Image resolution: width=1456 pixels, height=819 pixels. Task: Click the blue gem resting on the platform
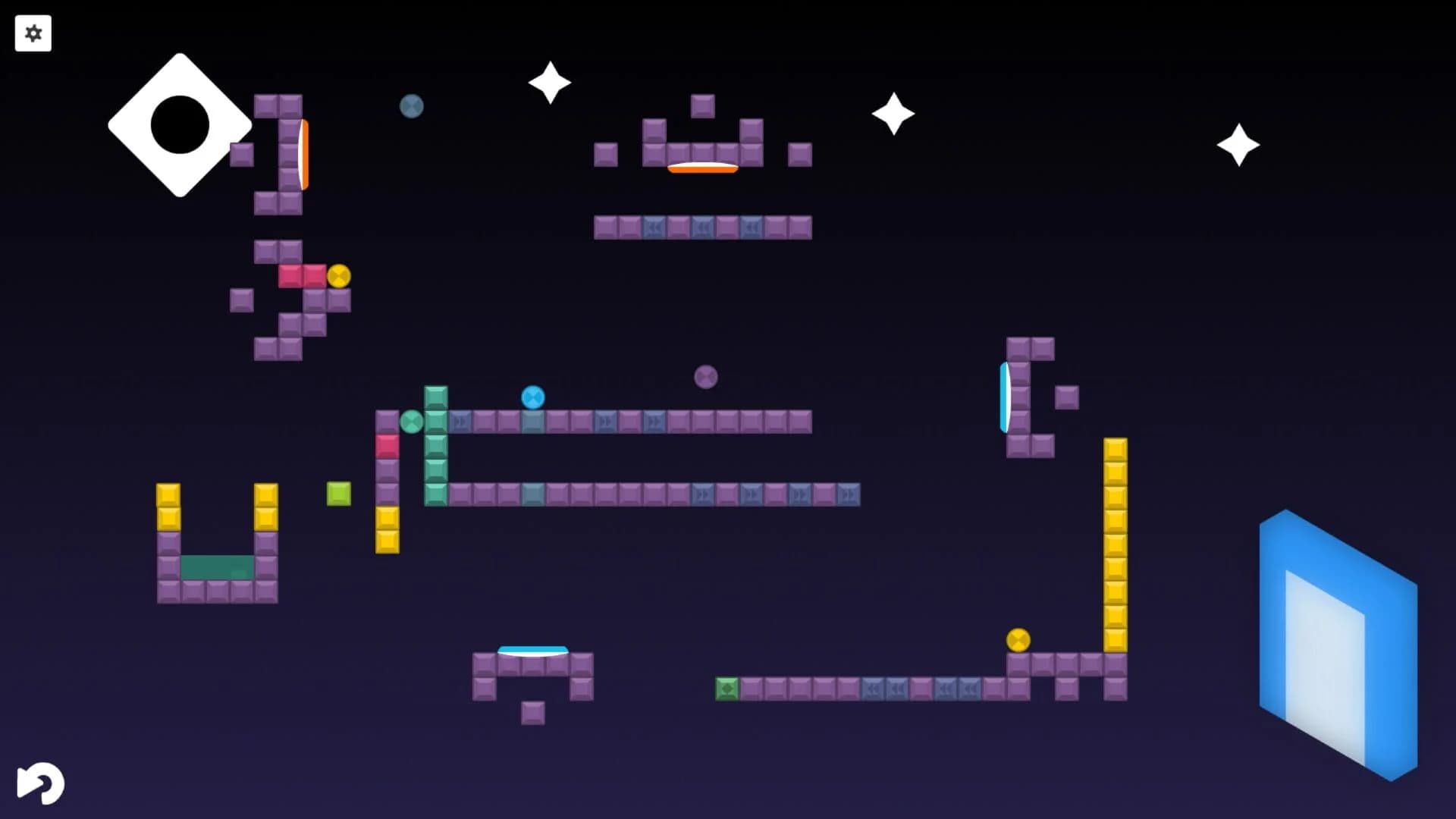[x=535, y=397]
